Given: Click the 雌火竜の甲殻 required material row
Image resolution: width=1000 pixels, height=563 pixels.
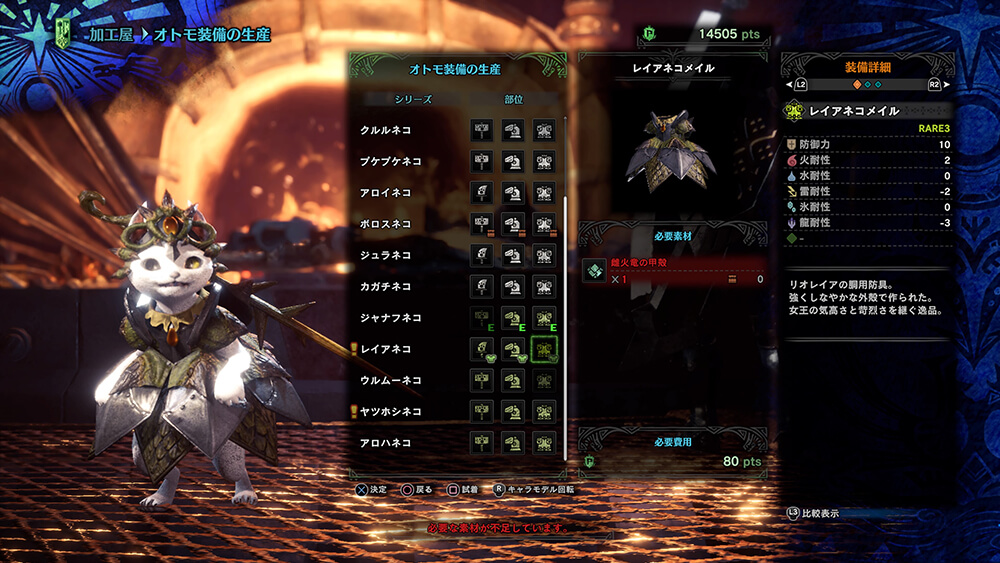Looking at the screenshot, I should coord(672,271).
